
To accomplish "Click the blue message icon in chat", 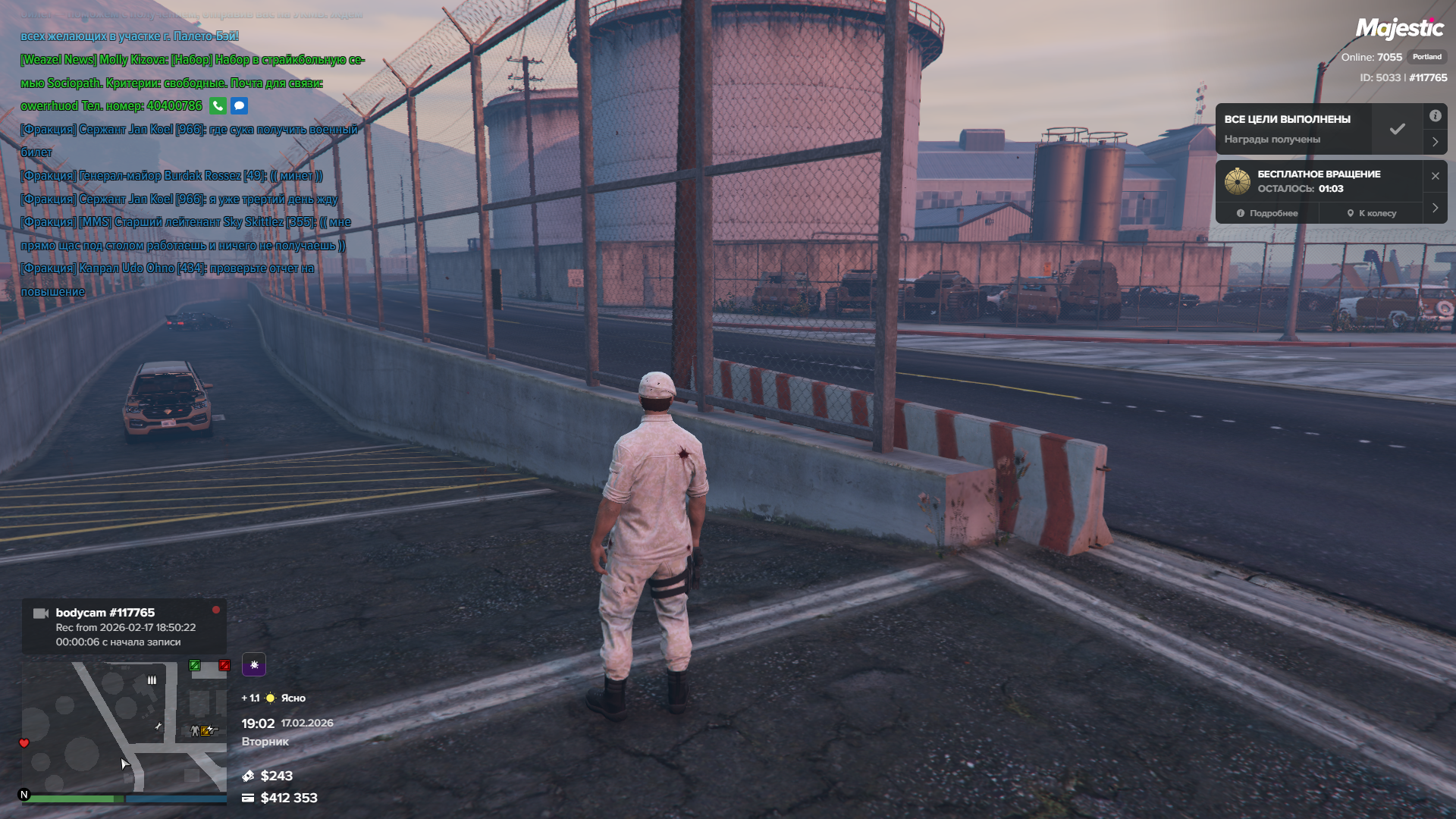I will 239,106.
